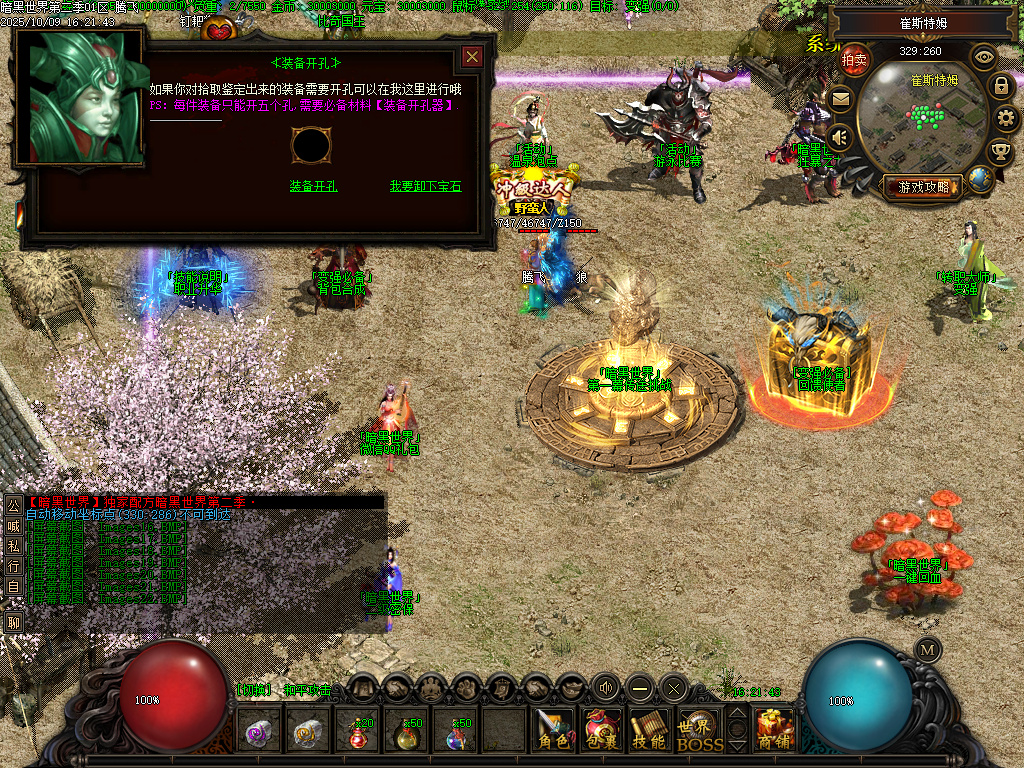The width and height of the screenshot is (1024, 768).
Task: Open settings with the gear icon
Action: point(1005,118)
